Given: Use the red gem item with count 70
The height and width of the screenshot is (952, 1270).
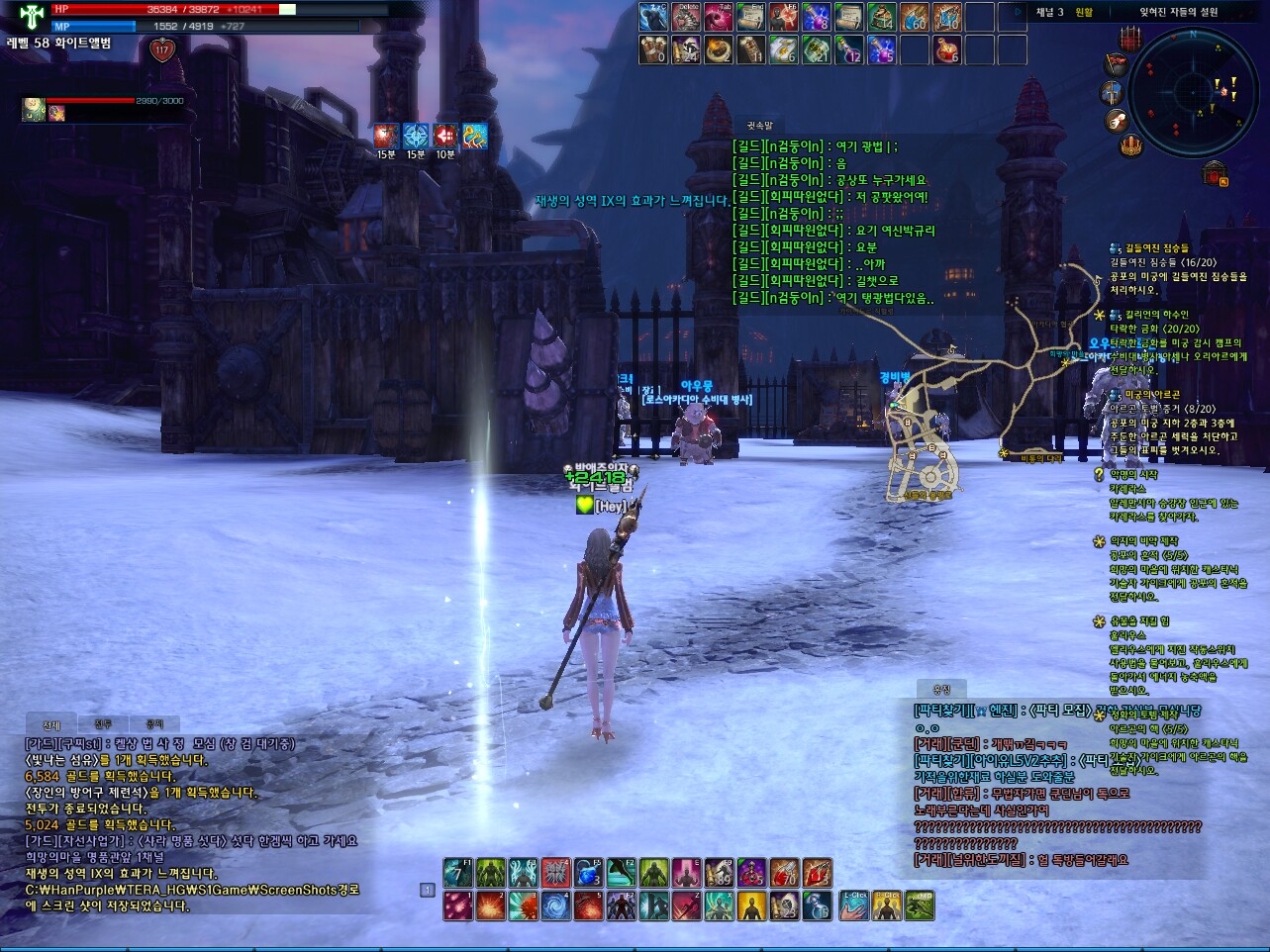Looking at the screenshot, I should 784,872.
